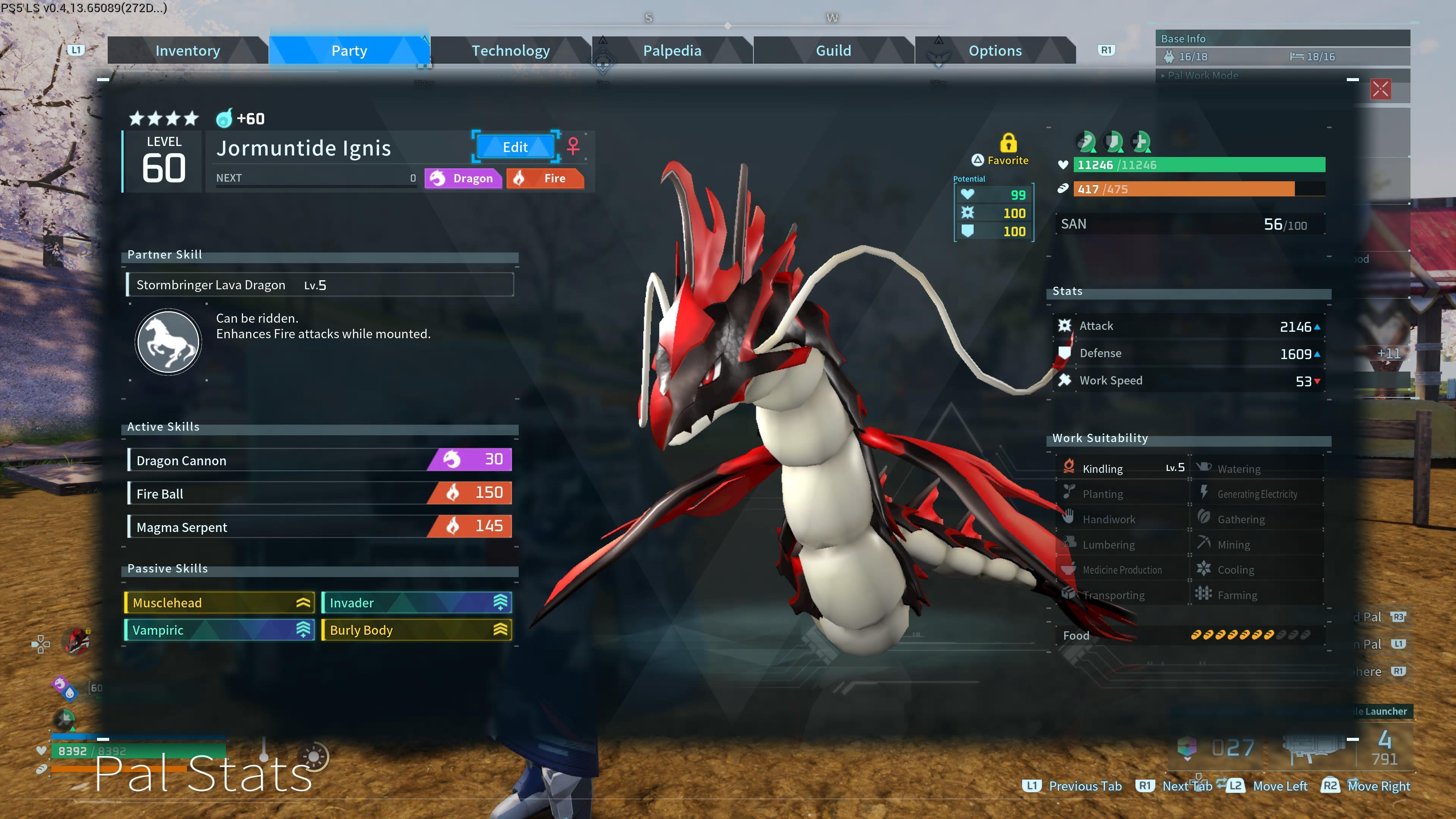Switch to the Inventory tab
1456x819 pixels.
187,51
